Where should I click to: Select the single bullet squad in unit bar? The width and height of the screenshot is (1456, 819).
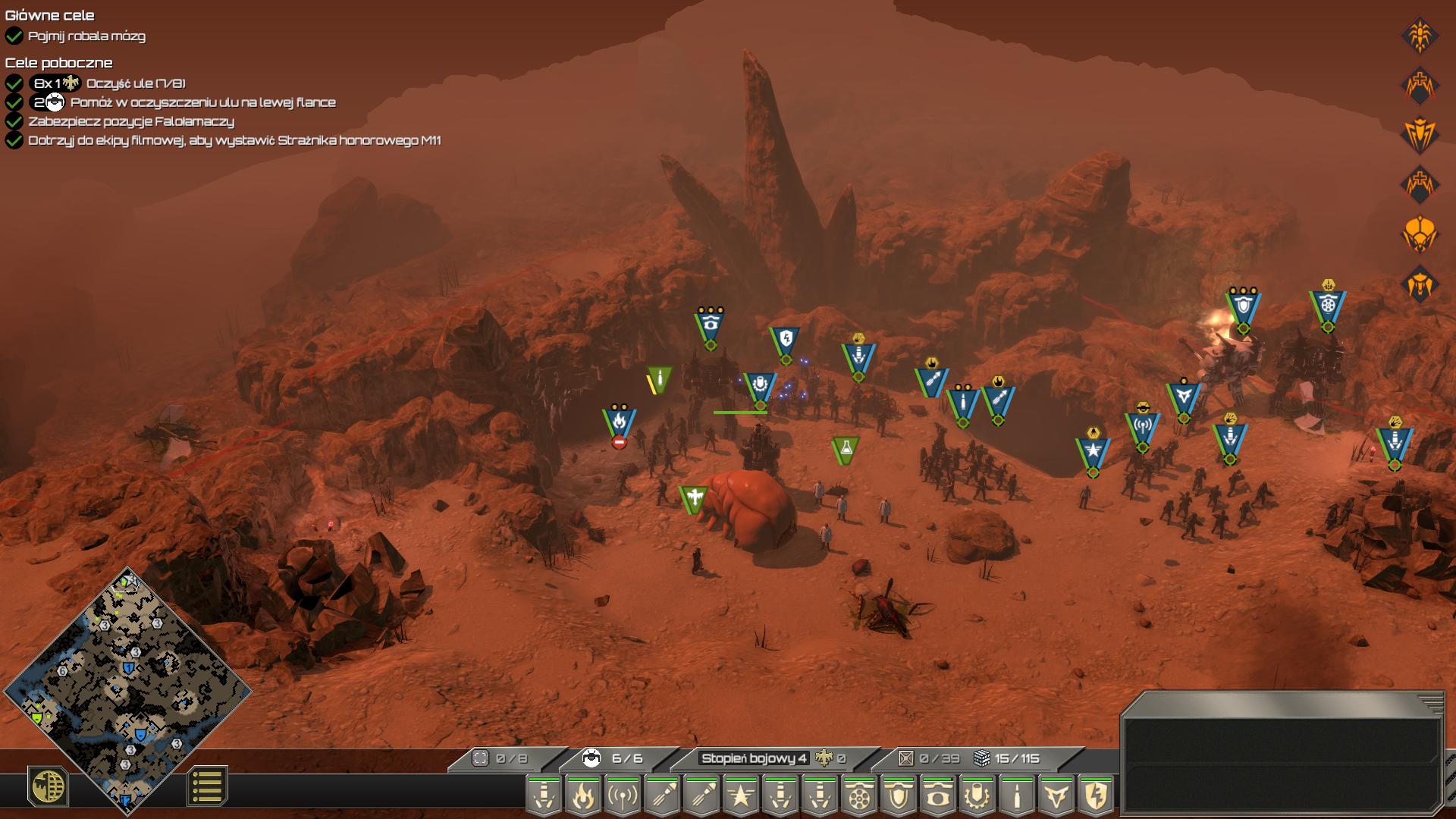tap(1017, 796)
